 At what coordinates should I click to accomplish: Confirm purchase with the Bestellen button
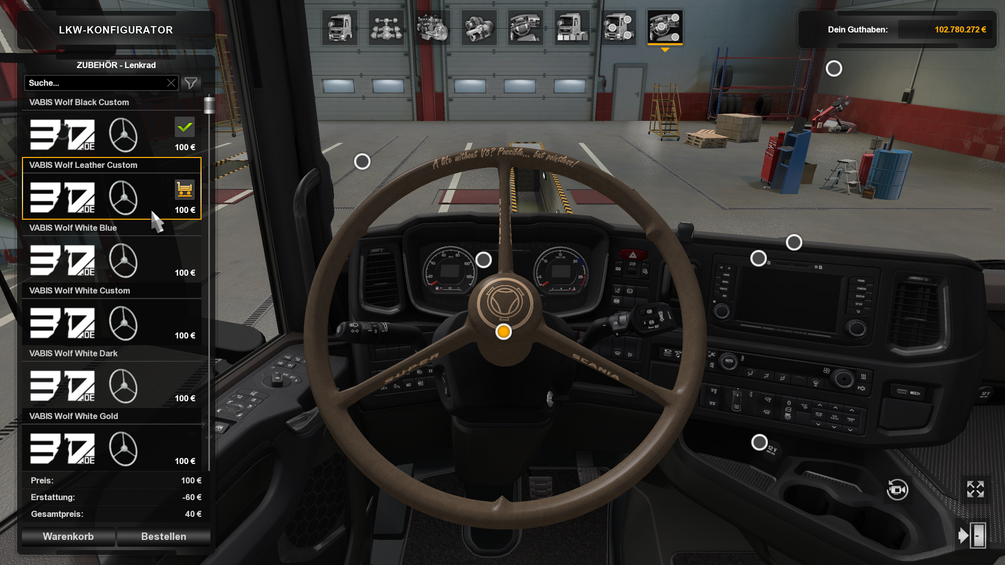click(163, 537)
